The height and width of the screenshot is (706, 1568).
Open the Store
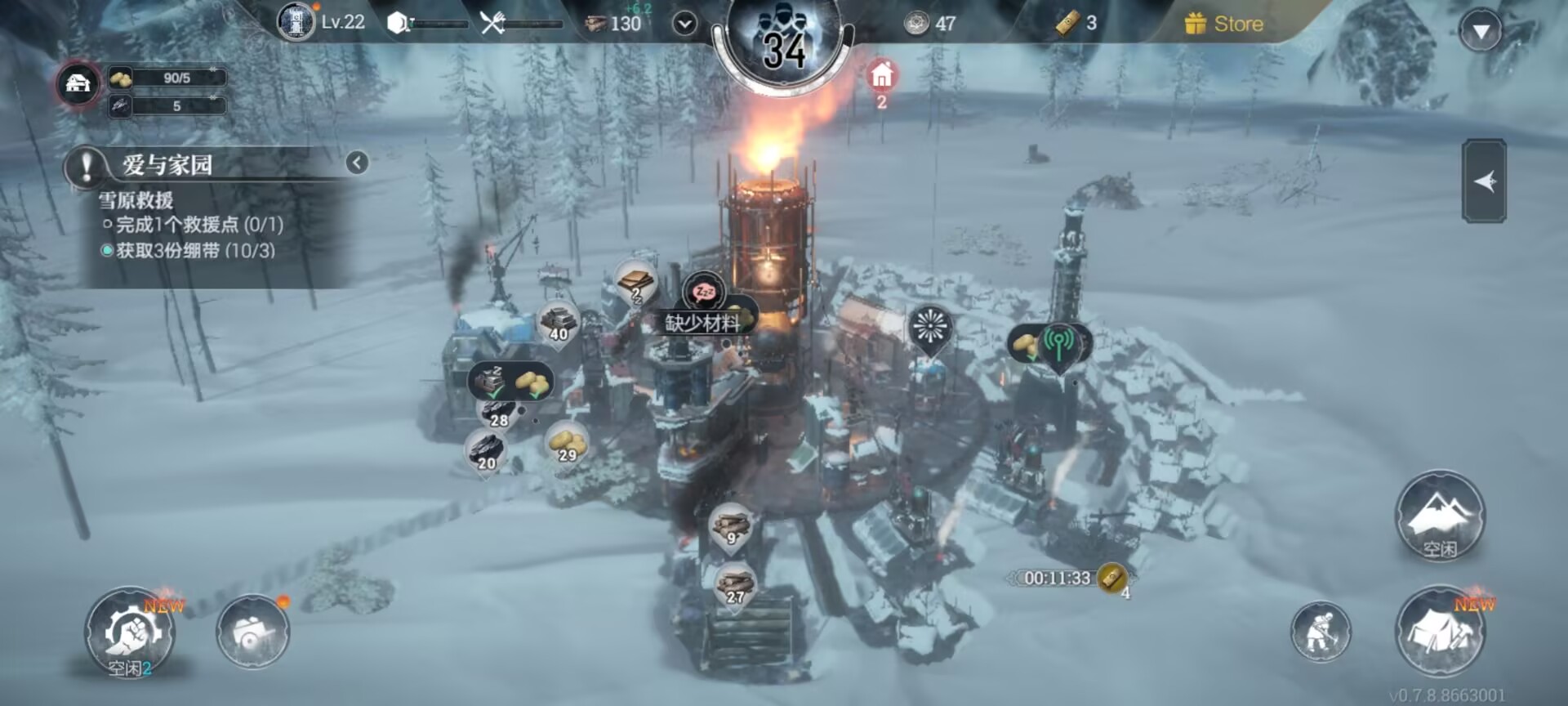[1224, 24]
